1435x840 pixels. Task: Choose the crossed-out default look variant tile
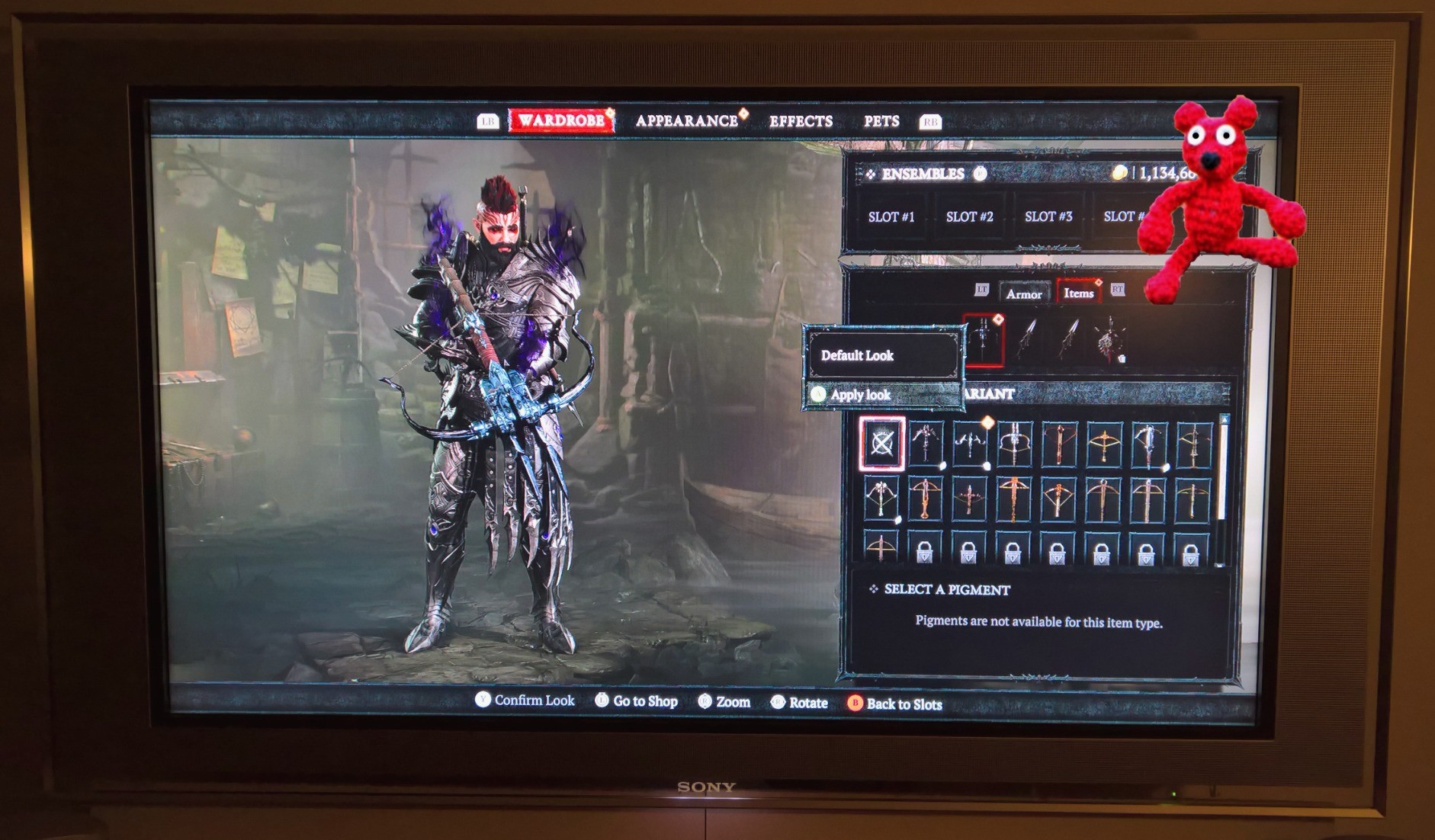coord(881,442)
